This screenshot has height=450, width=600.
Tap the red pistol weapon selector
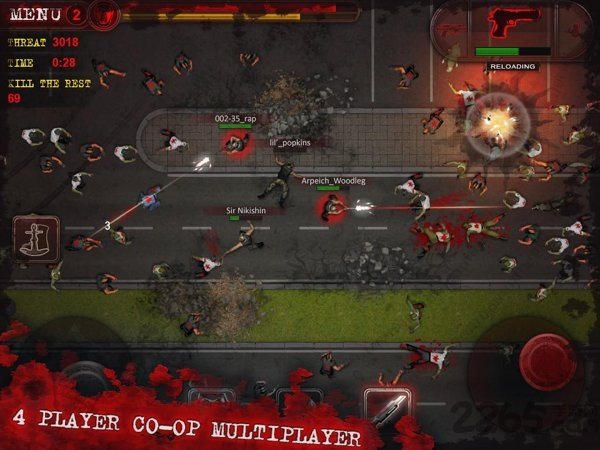point(511,26)
